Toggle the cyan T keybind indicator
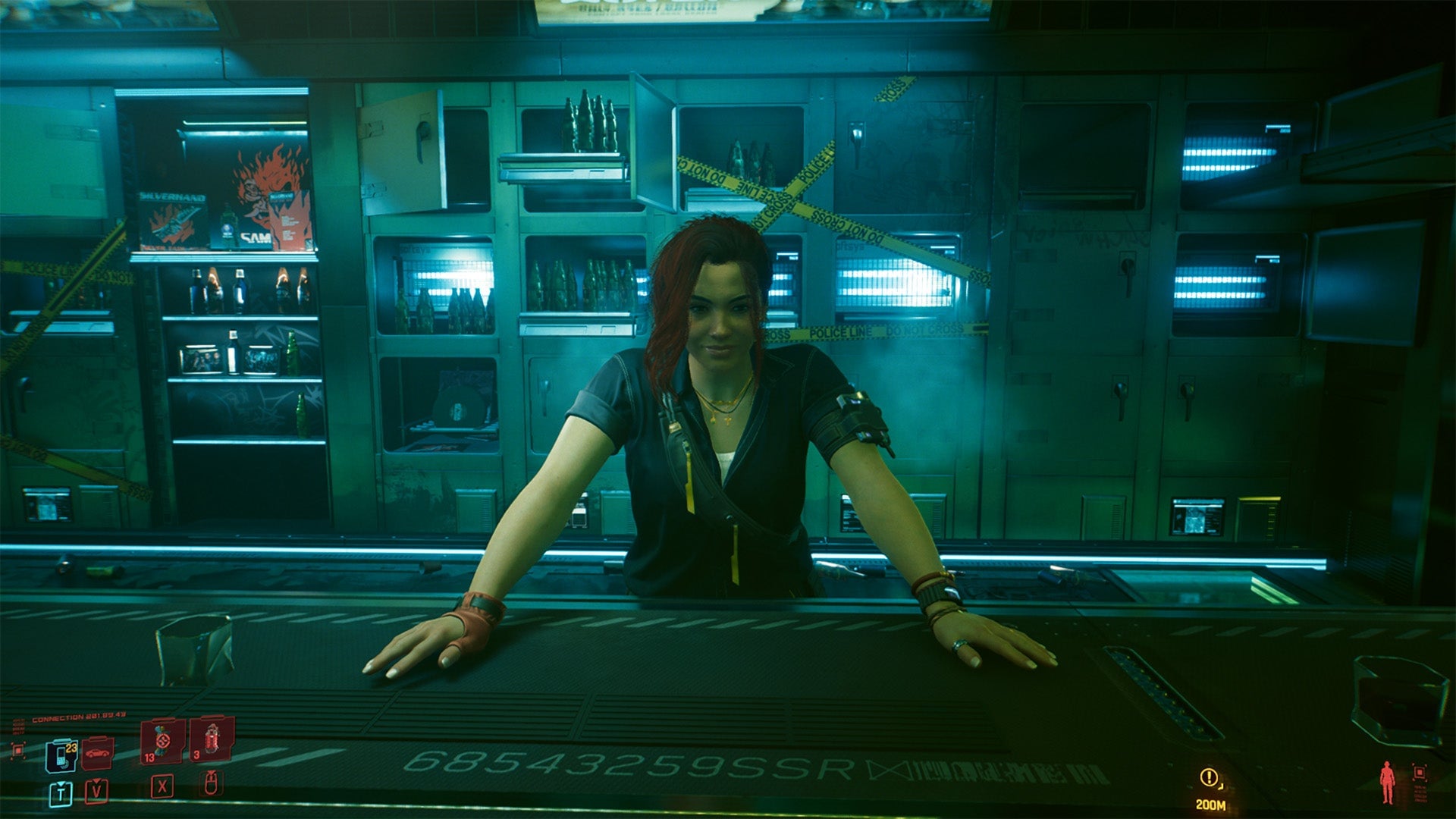This screenshot has height=819, width=1456. [61, 794]
